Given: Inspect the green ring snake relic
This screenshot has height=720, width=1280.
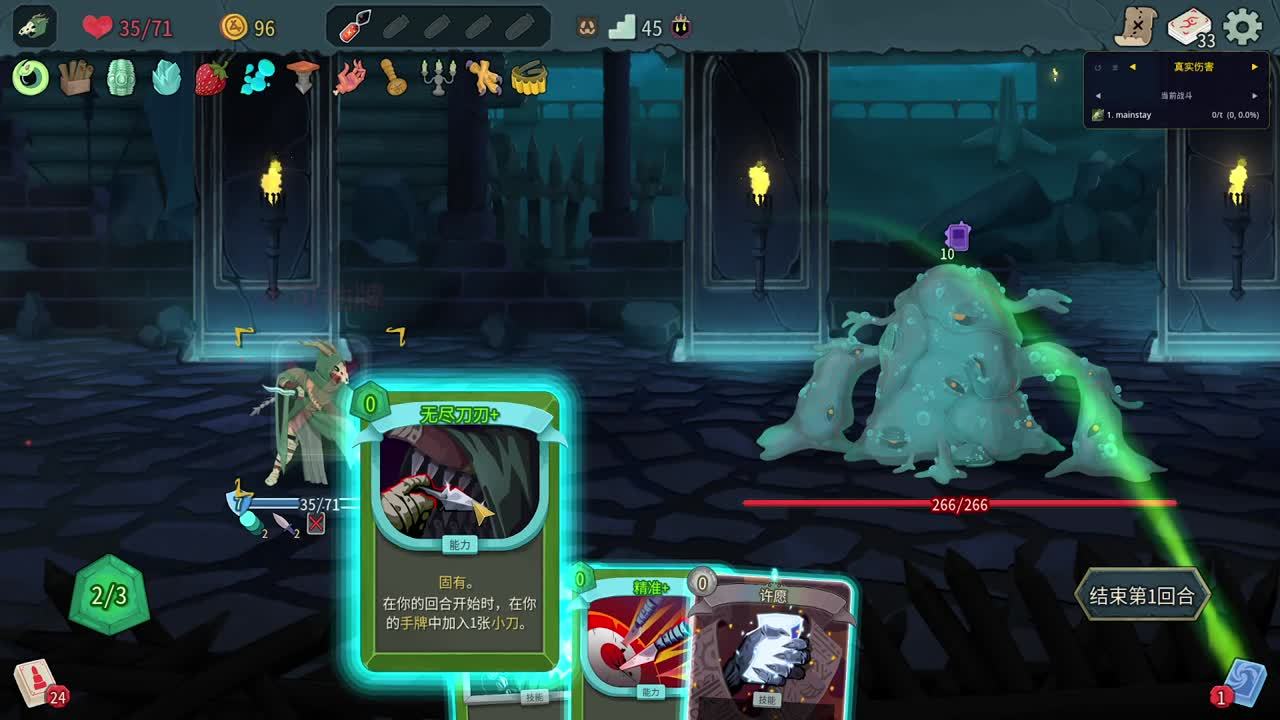Looking at the screenshot, I should click(x=31, y=77).
